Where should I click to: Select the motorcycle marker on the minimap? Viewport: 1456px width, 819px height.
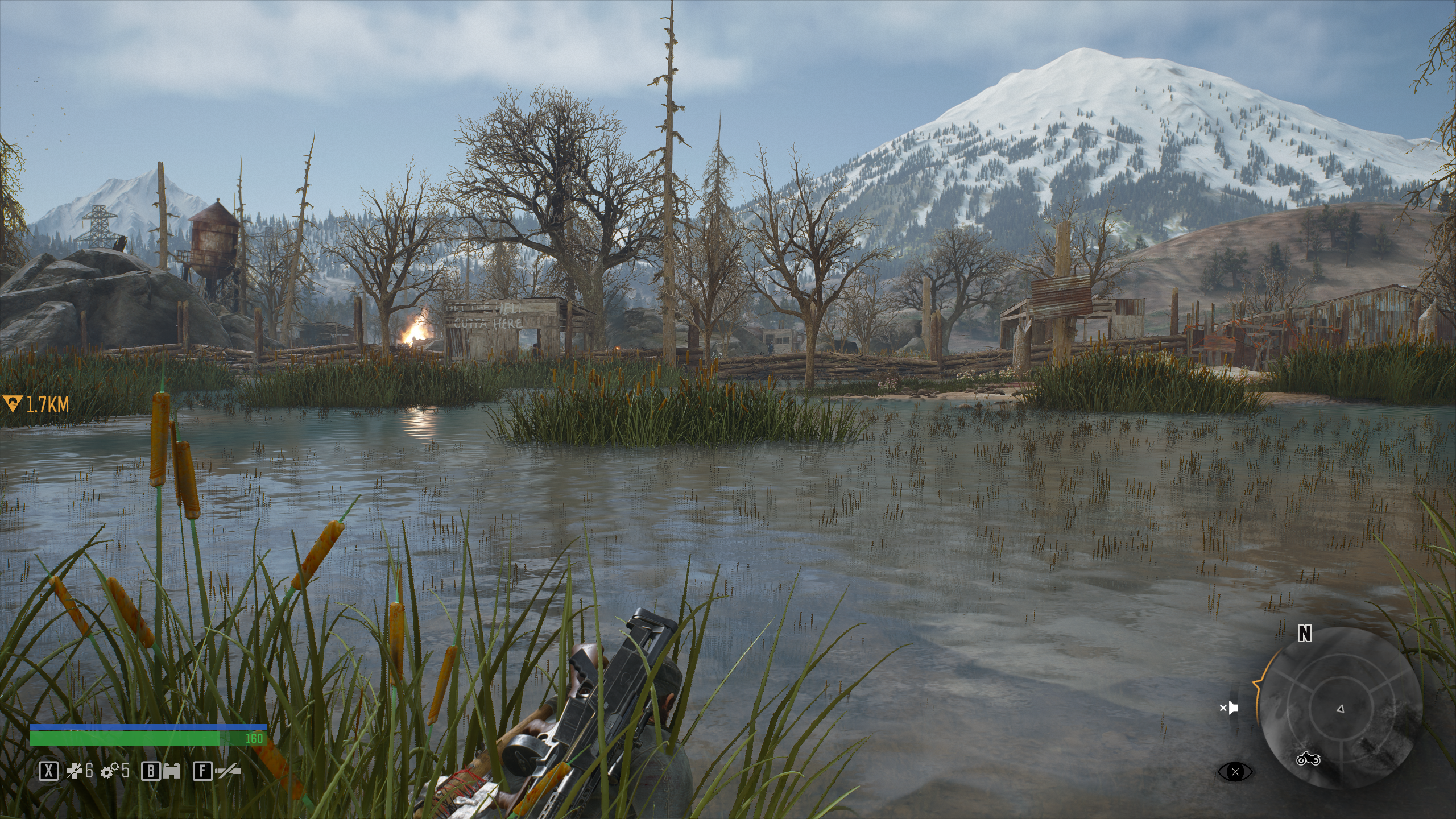[1308, 759]
